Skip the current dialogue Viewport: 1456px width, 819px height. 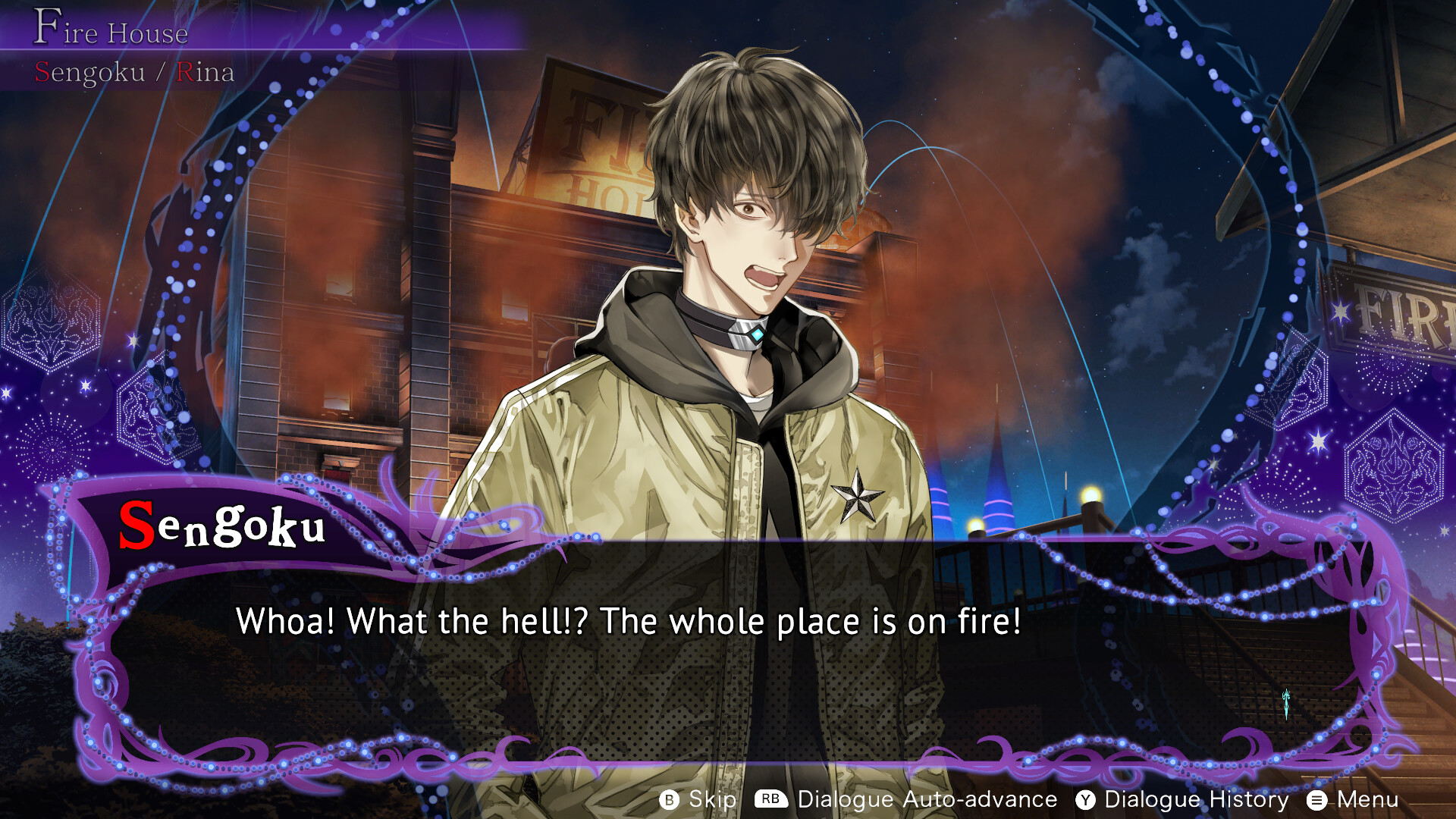pyautogui.click(x=698, y=799)
